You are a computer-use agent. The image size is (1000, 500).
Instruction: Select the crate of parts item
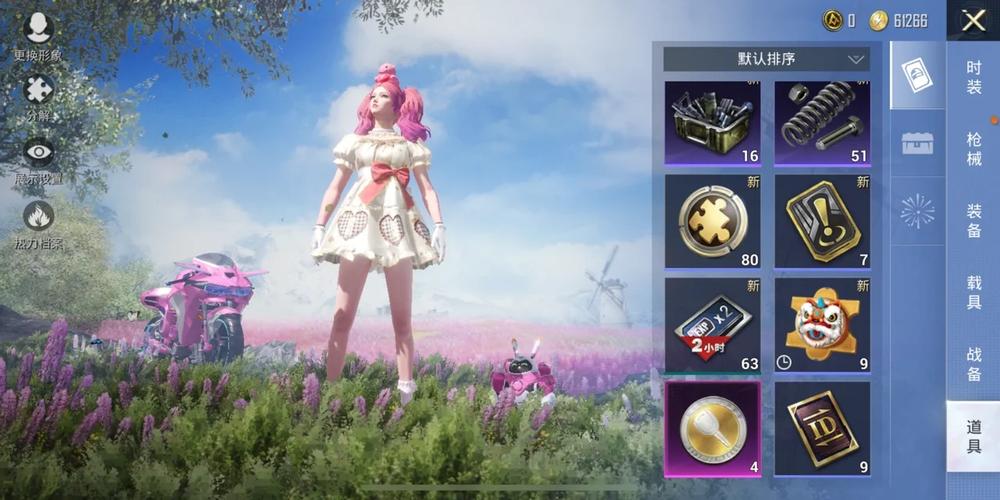pyautogui.click(x=712, y=123)
